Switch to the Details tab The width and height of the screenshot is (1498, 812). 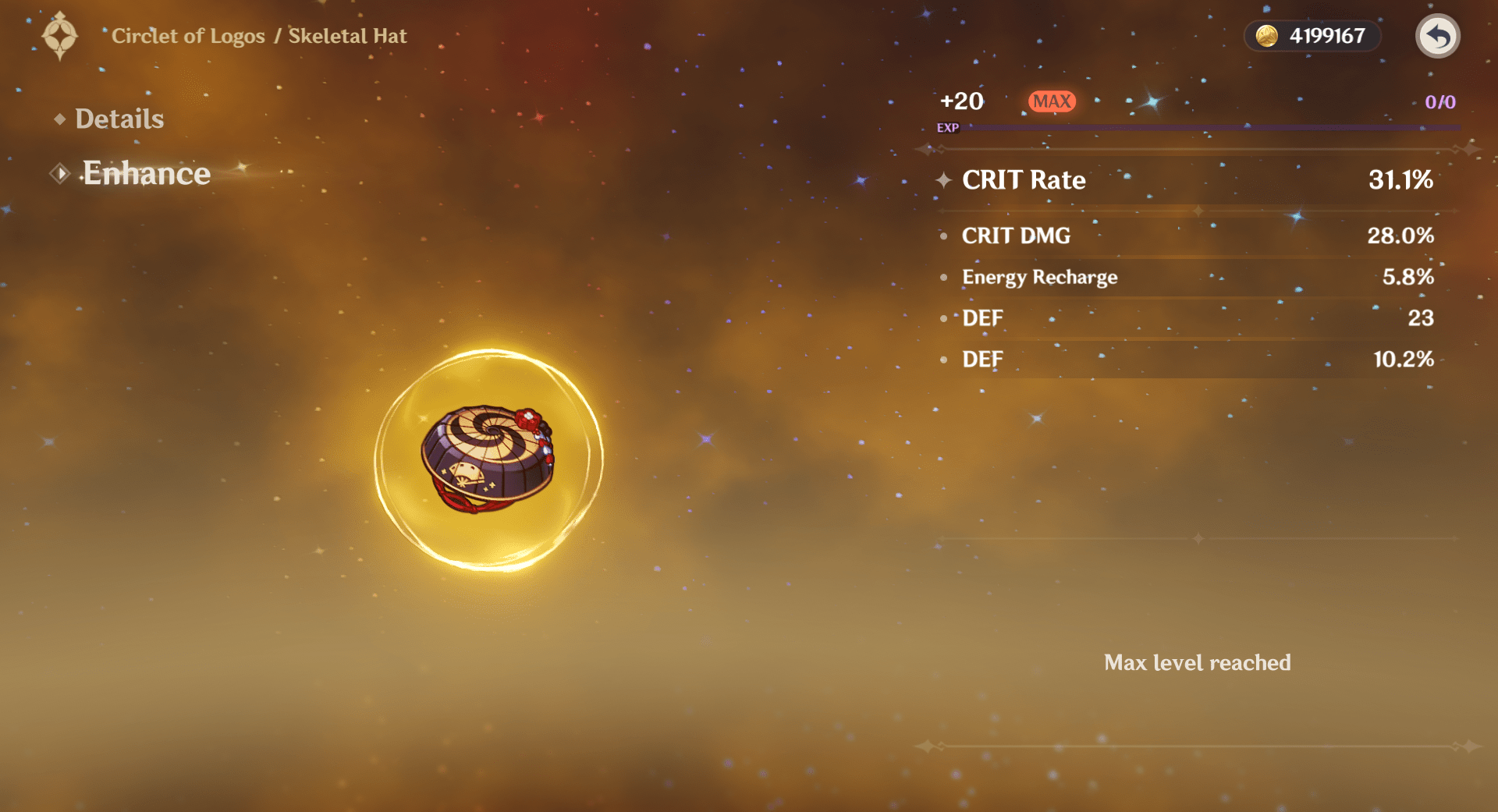(x=119, y=119)
